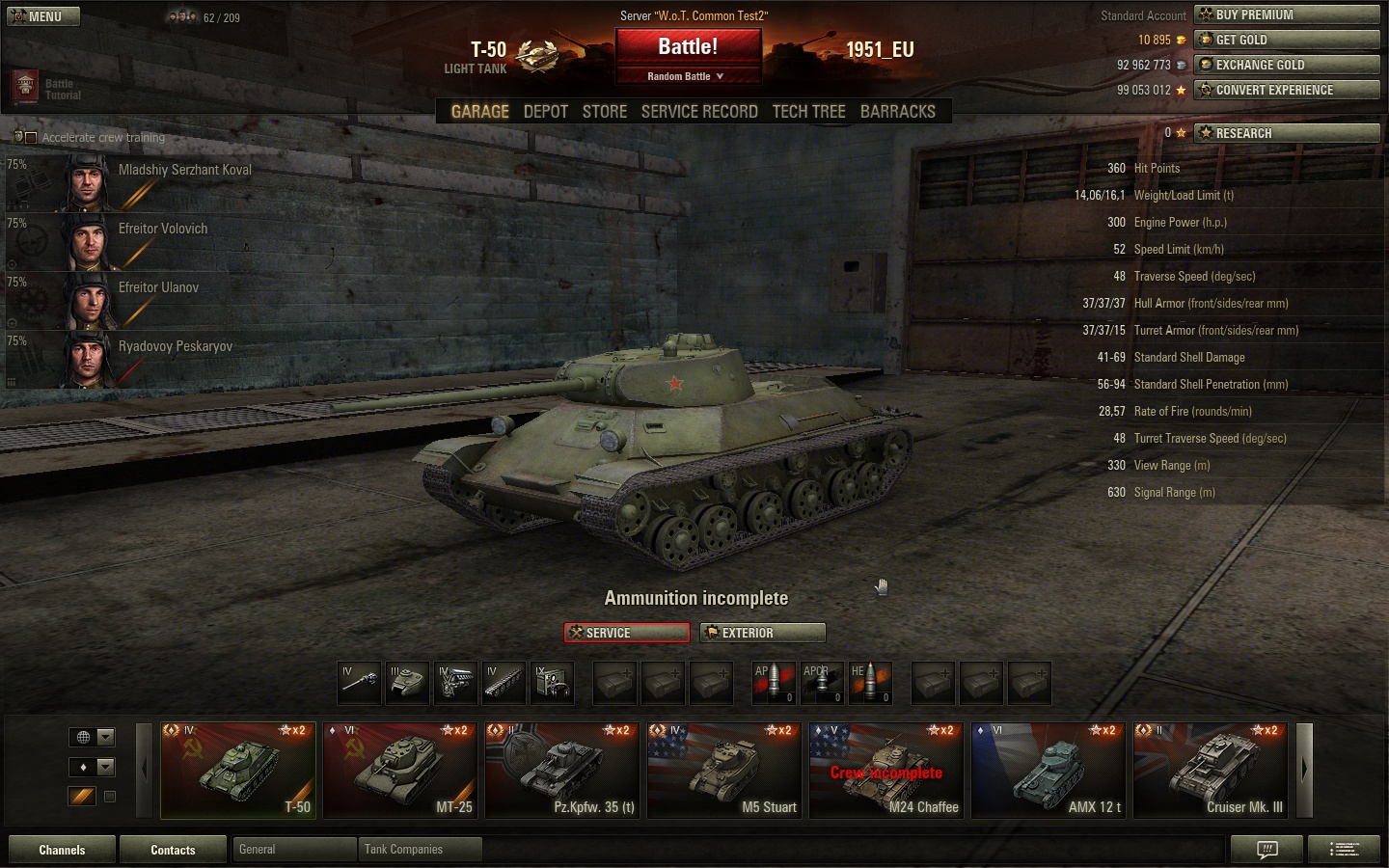Viewport: 1389px width, 868px height.
Task: Open the Channels chat button
Action: (x=62, y=850)
